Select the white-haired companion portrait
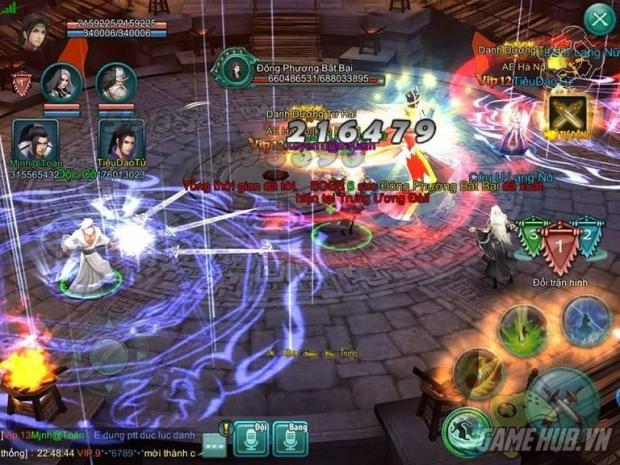620x465 pixels. click(x=61, y=81)
